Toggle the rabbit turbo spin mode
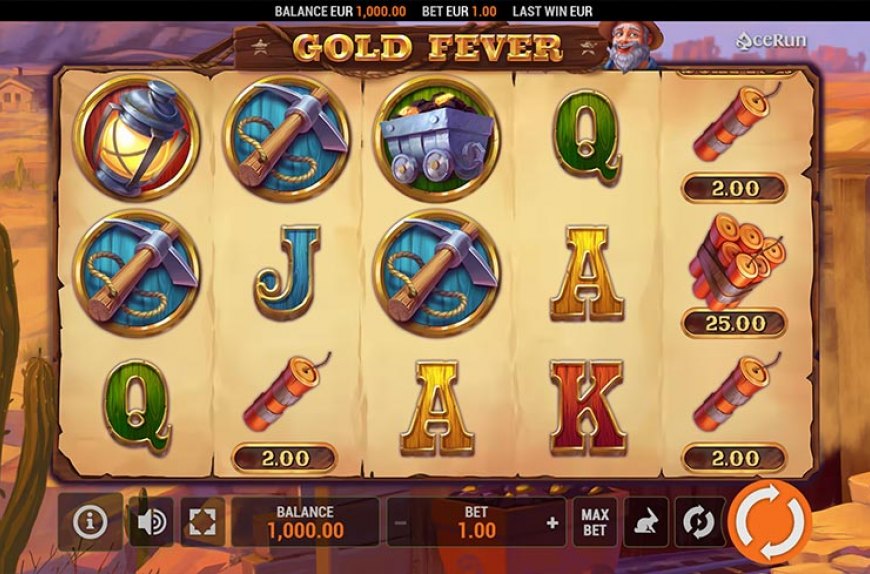870x574 pixels. (646, 522)
